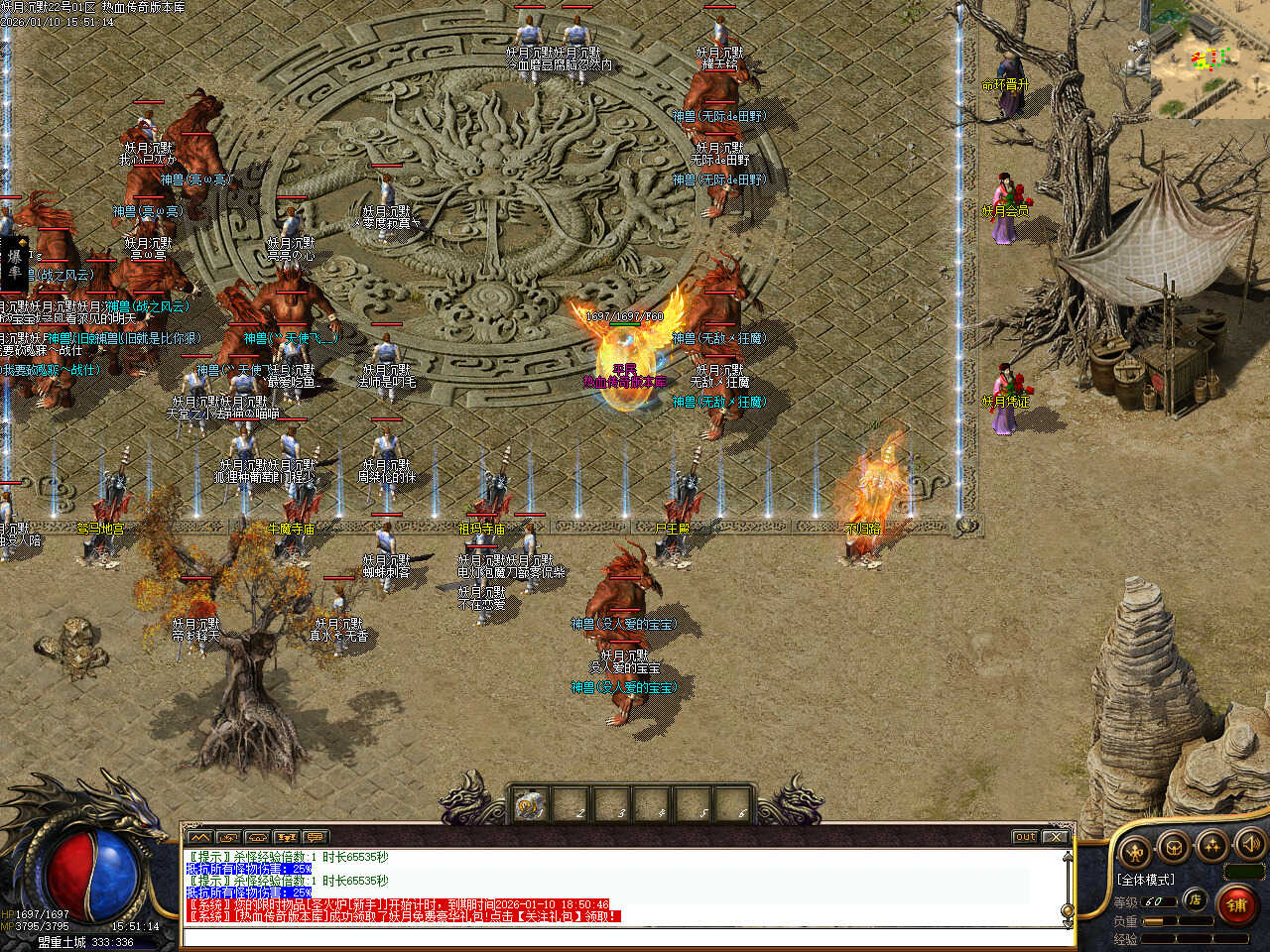The image size is (1270, 952).
Task: Open the skills three-star icon
Action: (x=1212, y=846)
